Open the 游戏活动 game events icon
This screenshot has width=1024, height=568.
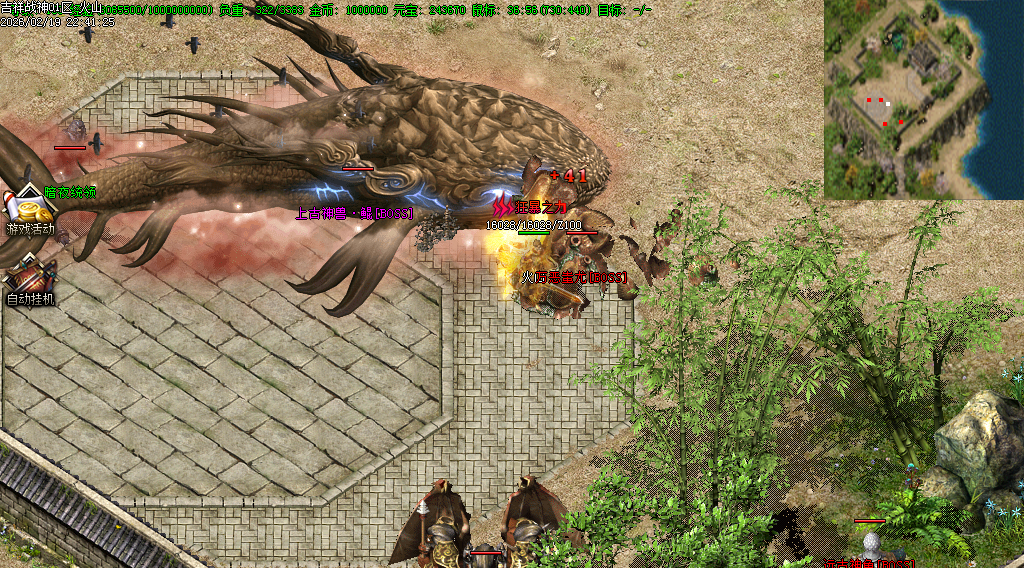tap(30, 211)
